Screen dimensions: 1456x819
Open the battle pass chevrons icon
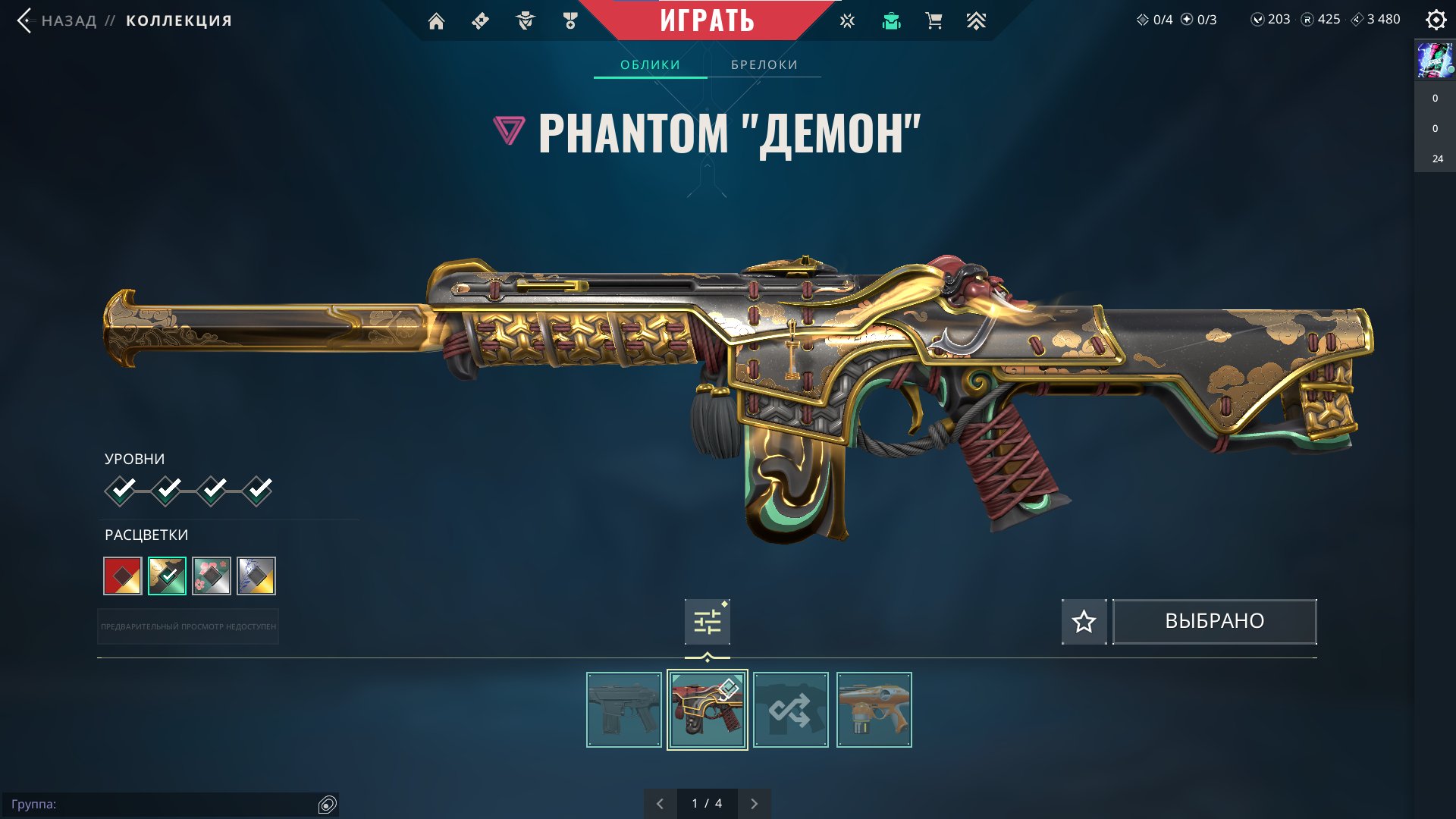(976, 21)
